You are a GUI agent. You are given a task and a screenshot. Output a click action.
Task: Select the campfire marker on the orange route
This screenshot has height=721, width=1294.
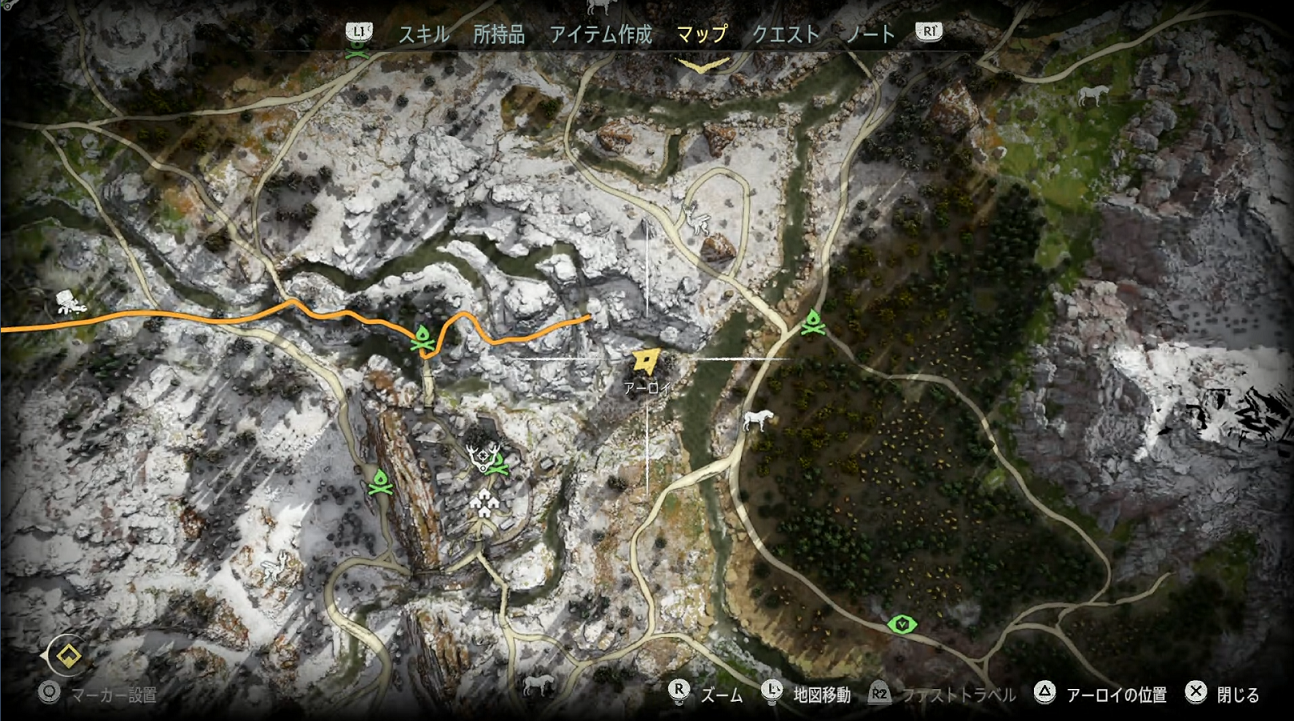(424, 340)
